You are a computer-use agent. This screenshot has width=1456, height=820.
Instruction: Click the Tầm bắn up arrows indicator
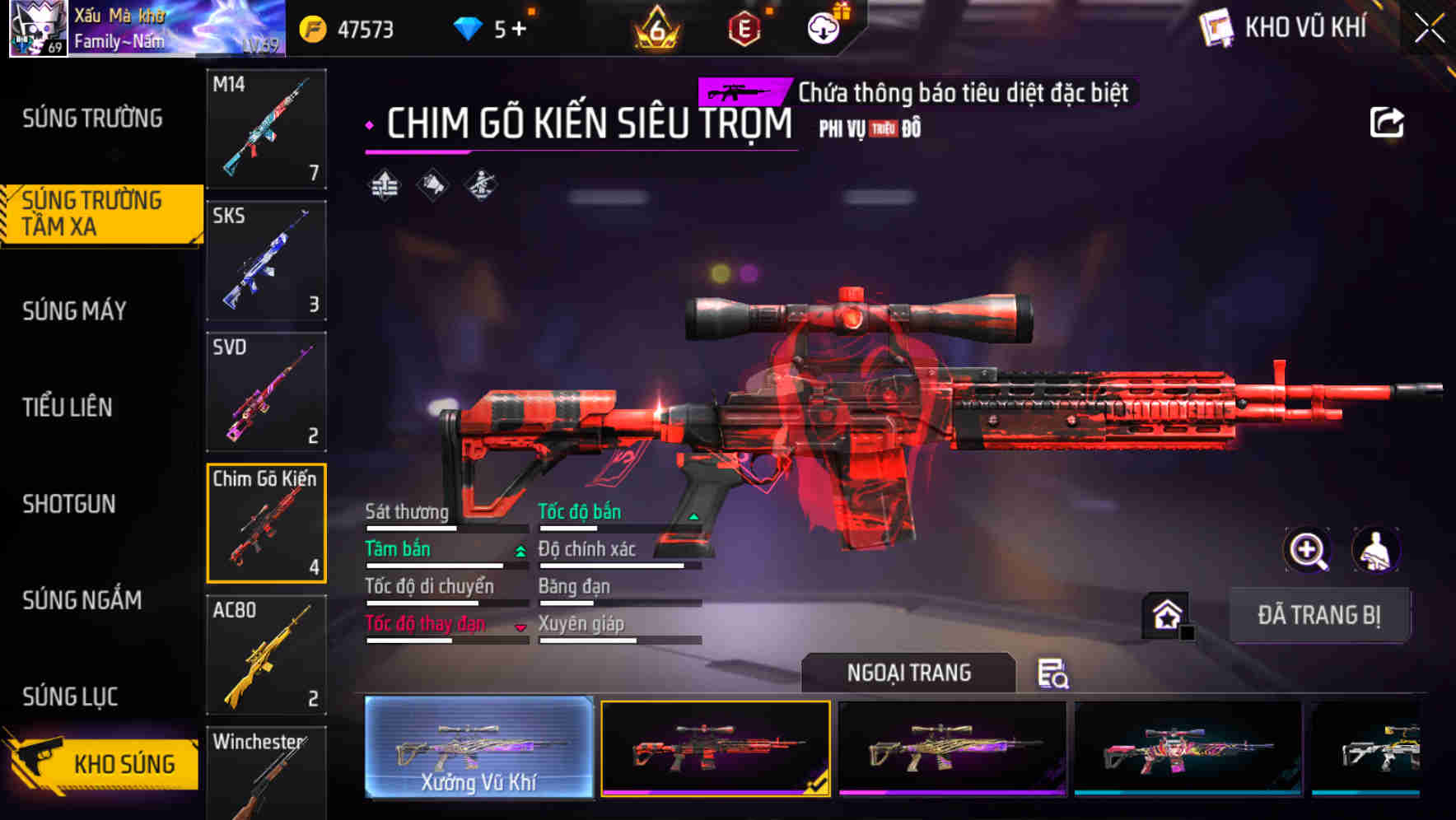point(520,552)
